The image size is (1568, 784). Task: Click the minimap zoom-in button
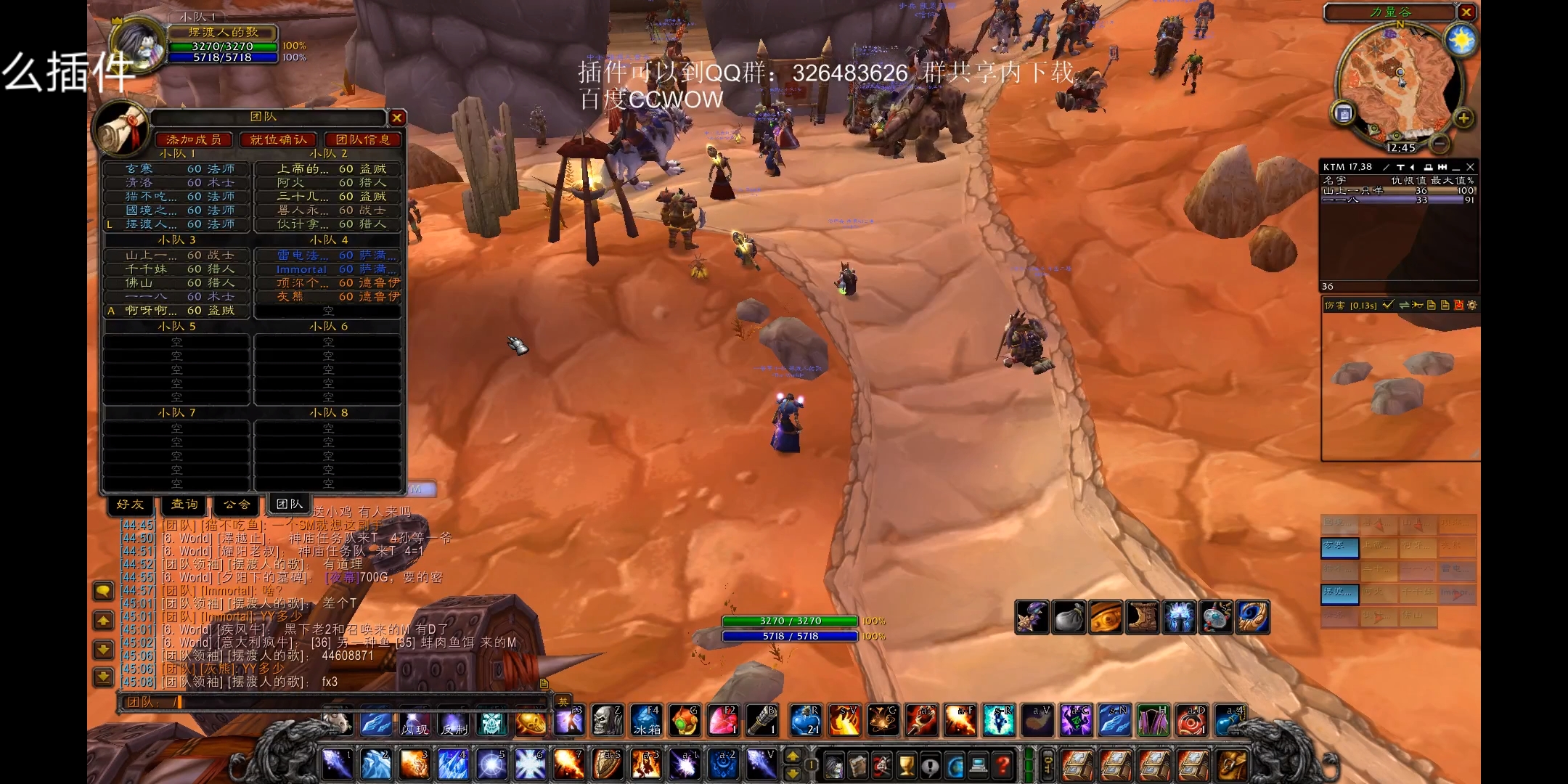1464,118
